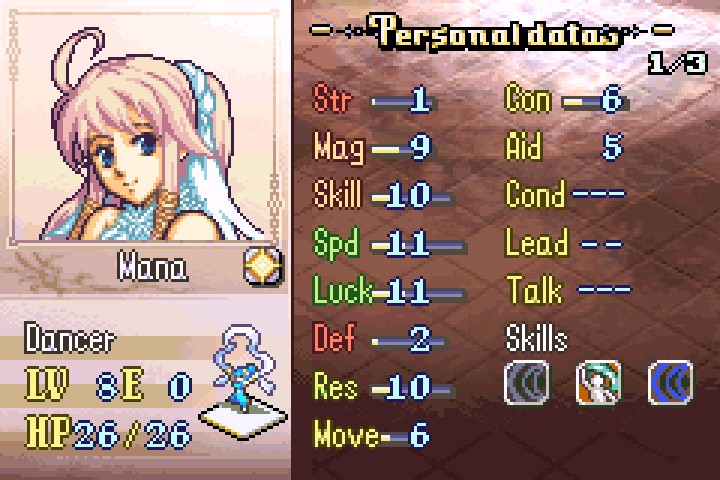This screenshot has width=720, height=480.
Task: Highlight the Aid stat entry
Action: coord(566,148)
